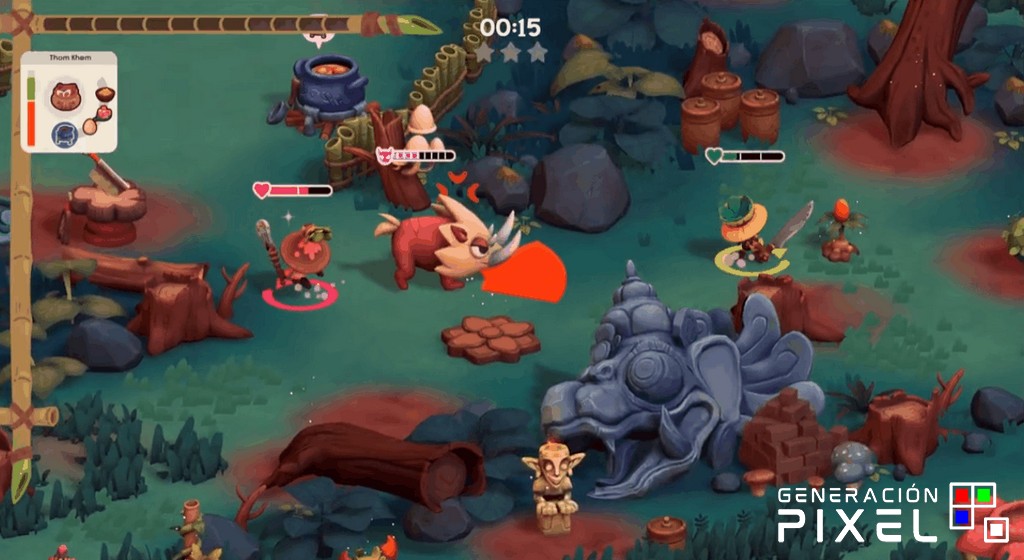This screenshot has height=560, width=1024.
Task: Click the egg ingredient icon on the recipe
Action: coord(90,125)
